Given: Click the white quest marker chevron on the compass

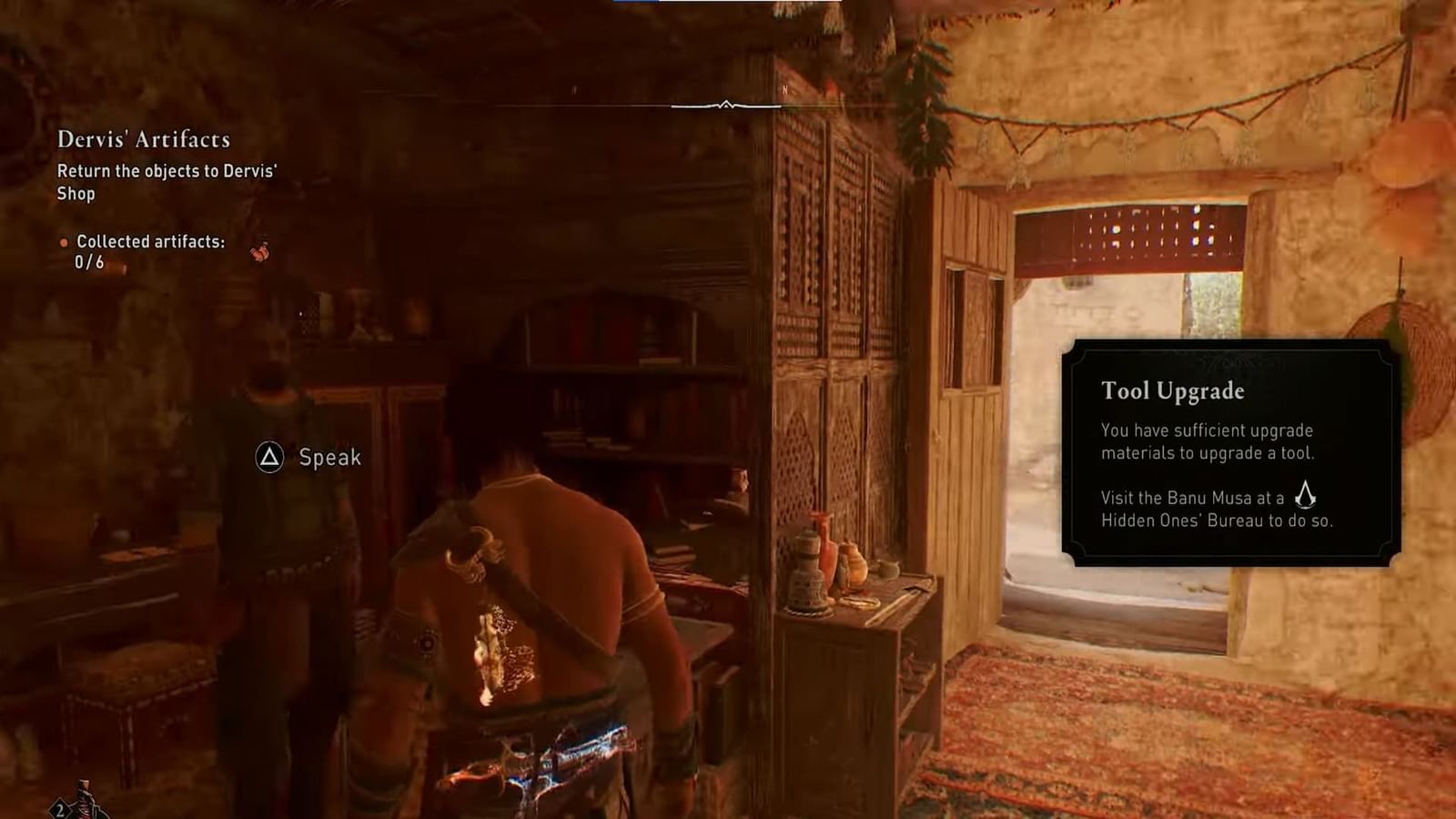Looking at the screenshot, I should click(726, 106).
